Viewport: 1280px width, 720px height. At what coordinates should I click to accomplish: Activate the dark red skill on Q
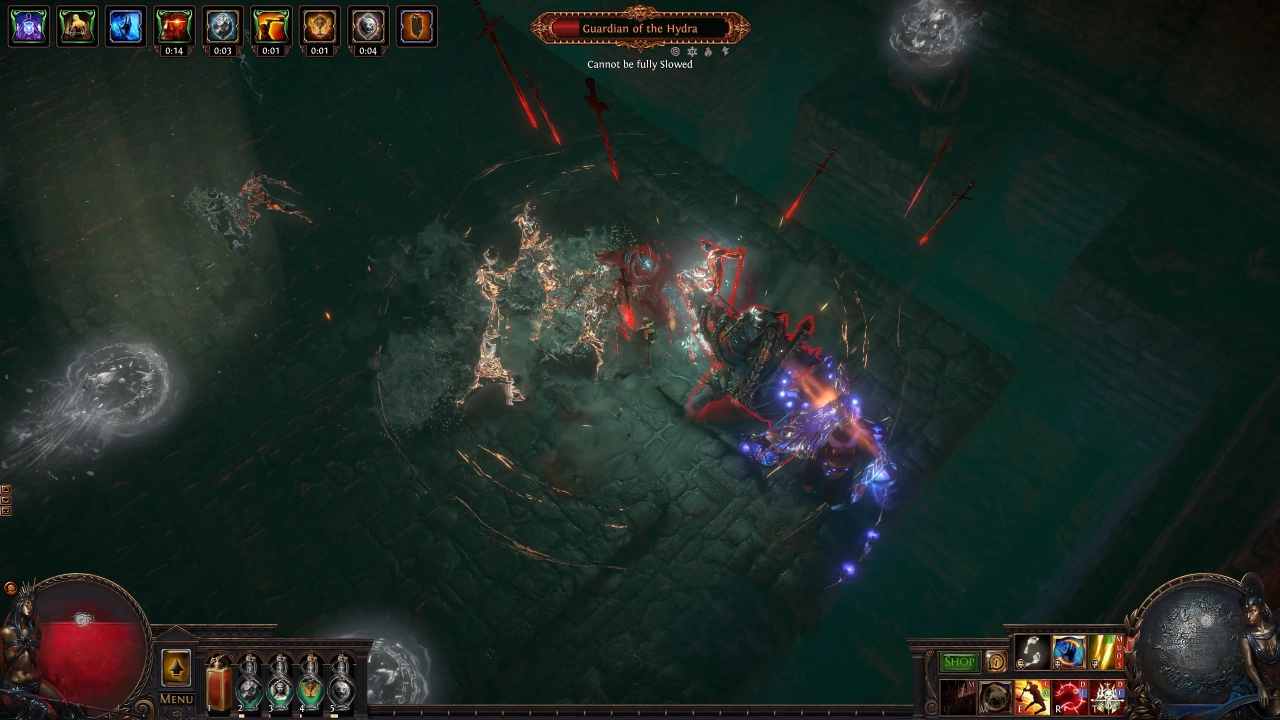coord(958,697)
